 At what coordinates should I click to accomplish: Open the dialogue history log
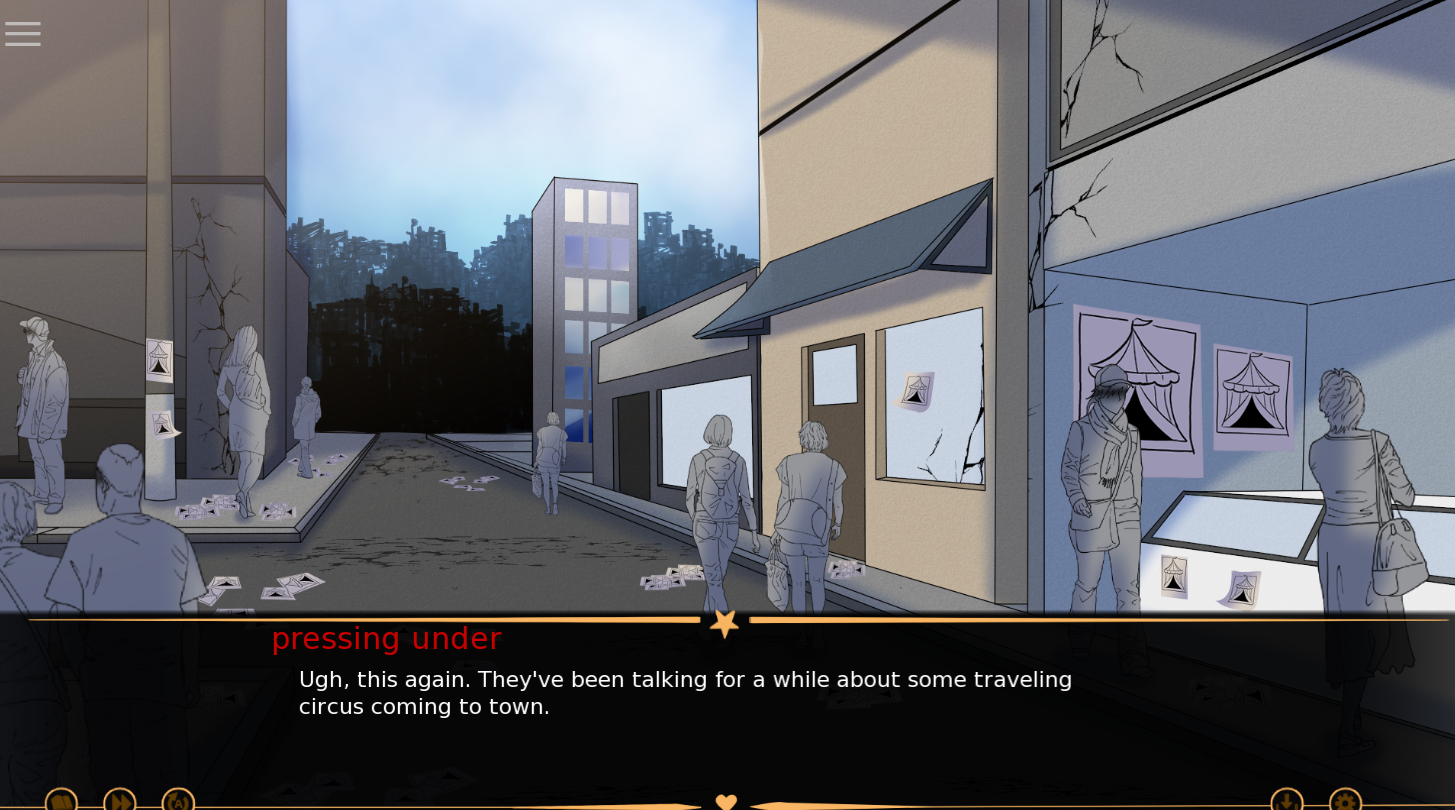[x=61, y=800]
